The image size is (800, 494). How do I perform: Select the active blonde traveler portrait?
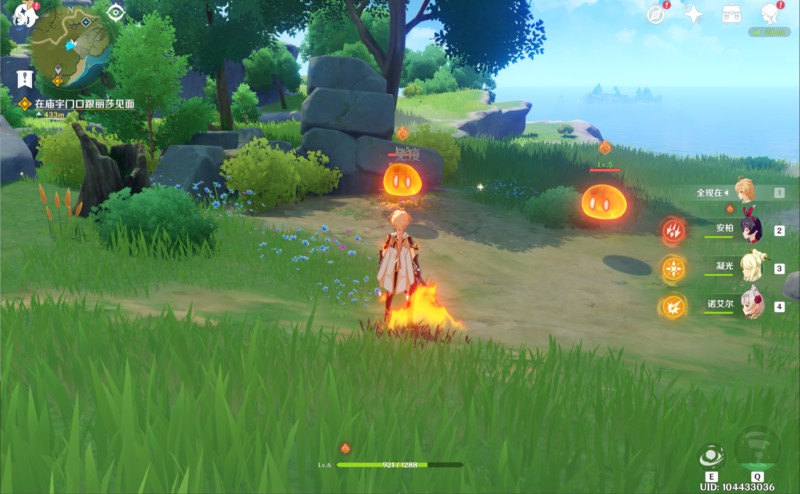(x=744, y=191)
